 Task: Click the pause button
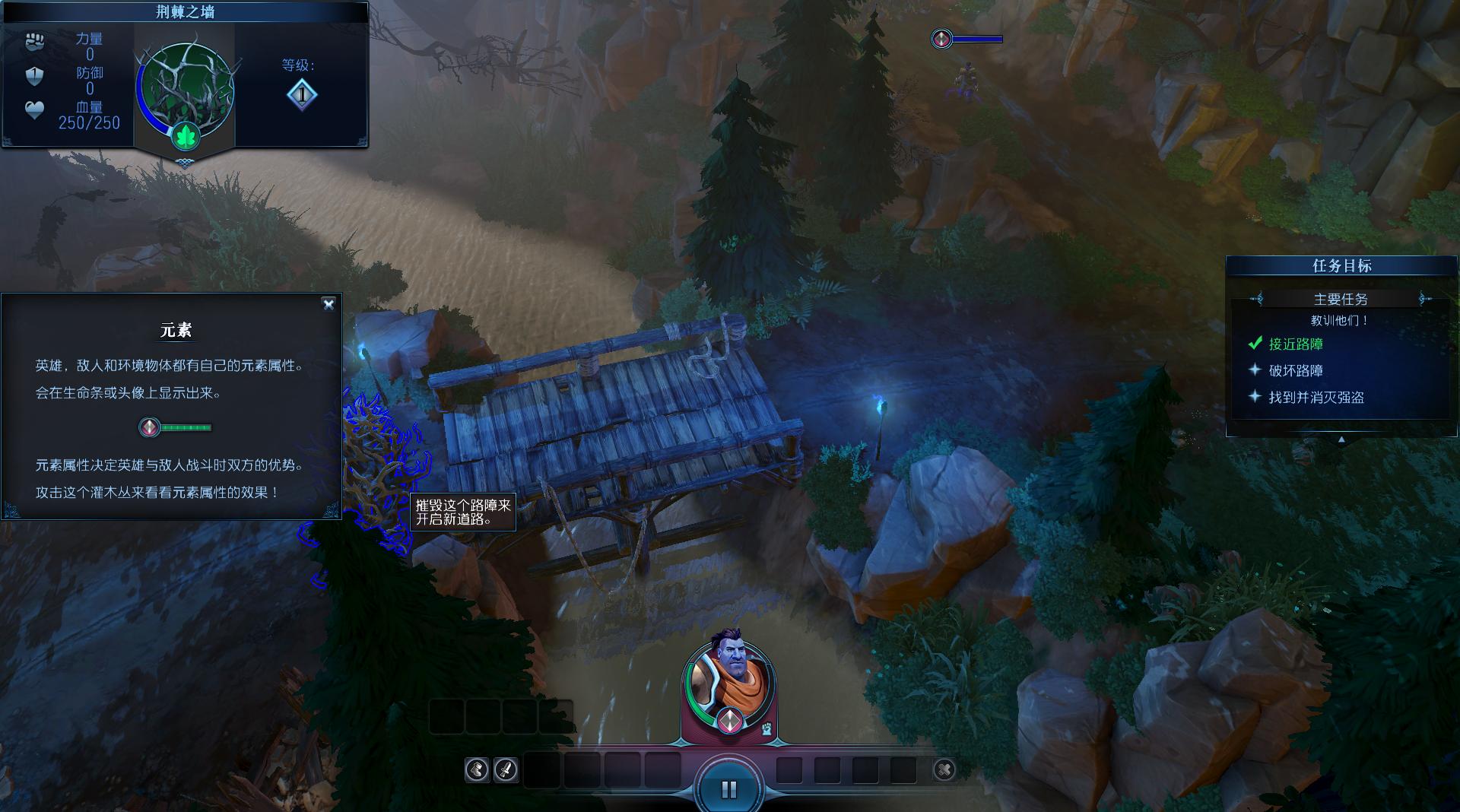coord(728,789)
